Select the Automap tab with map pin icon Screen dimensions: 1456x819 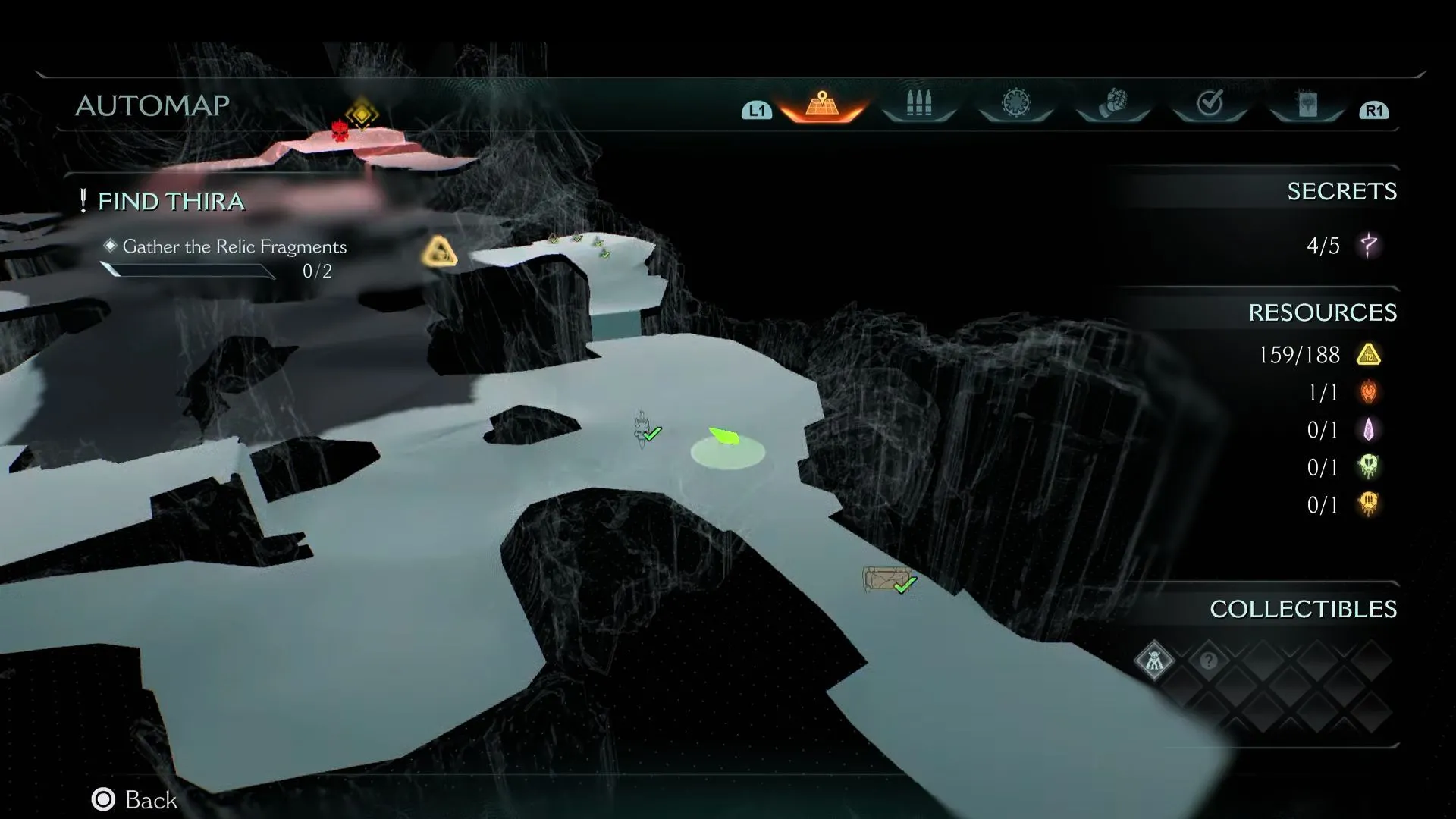coord(822,105)
